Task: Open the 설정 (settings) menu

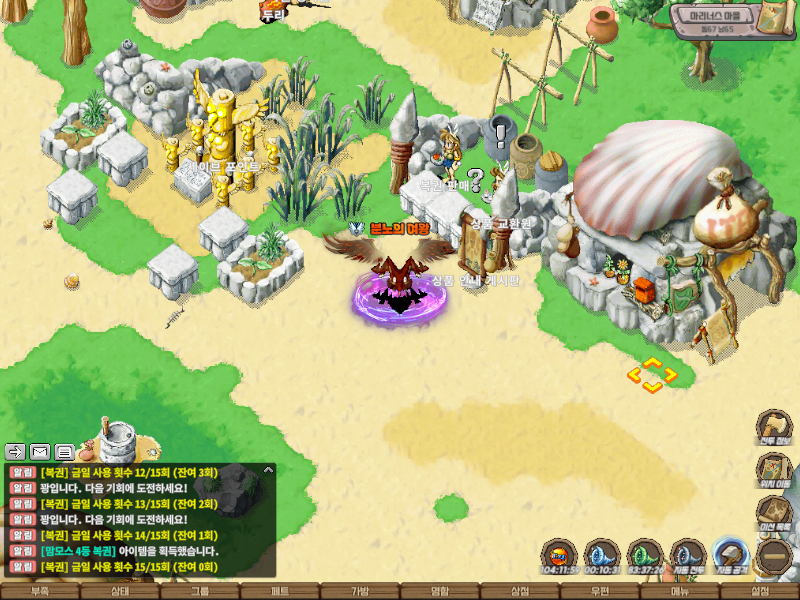Action: [760, 591]
